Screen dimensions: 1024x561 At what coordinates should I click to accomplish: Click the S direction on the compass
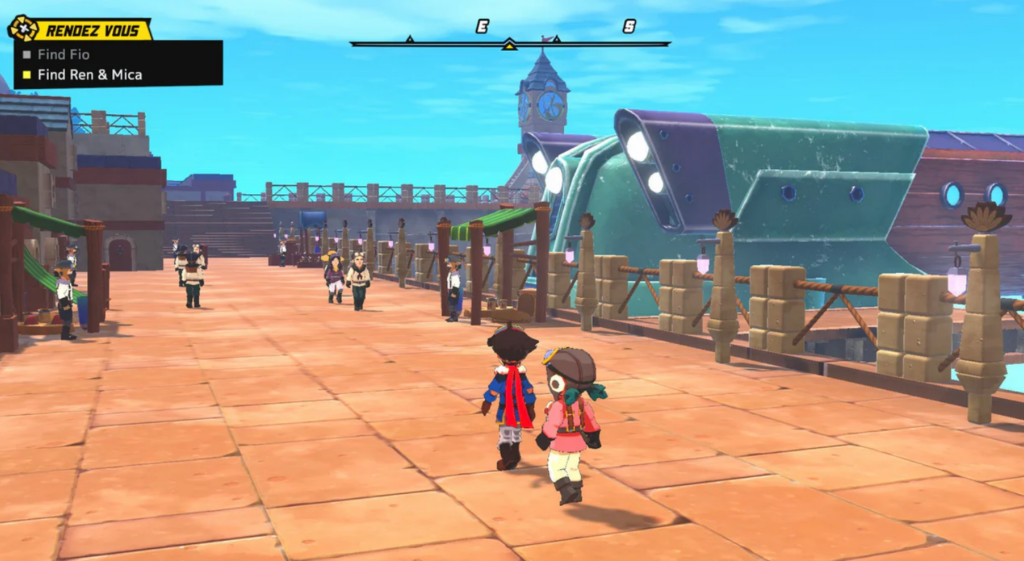pyautogui.click(x=629, y=27)
